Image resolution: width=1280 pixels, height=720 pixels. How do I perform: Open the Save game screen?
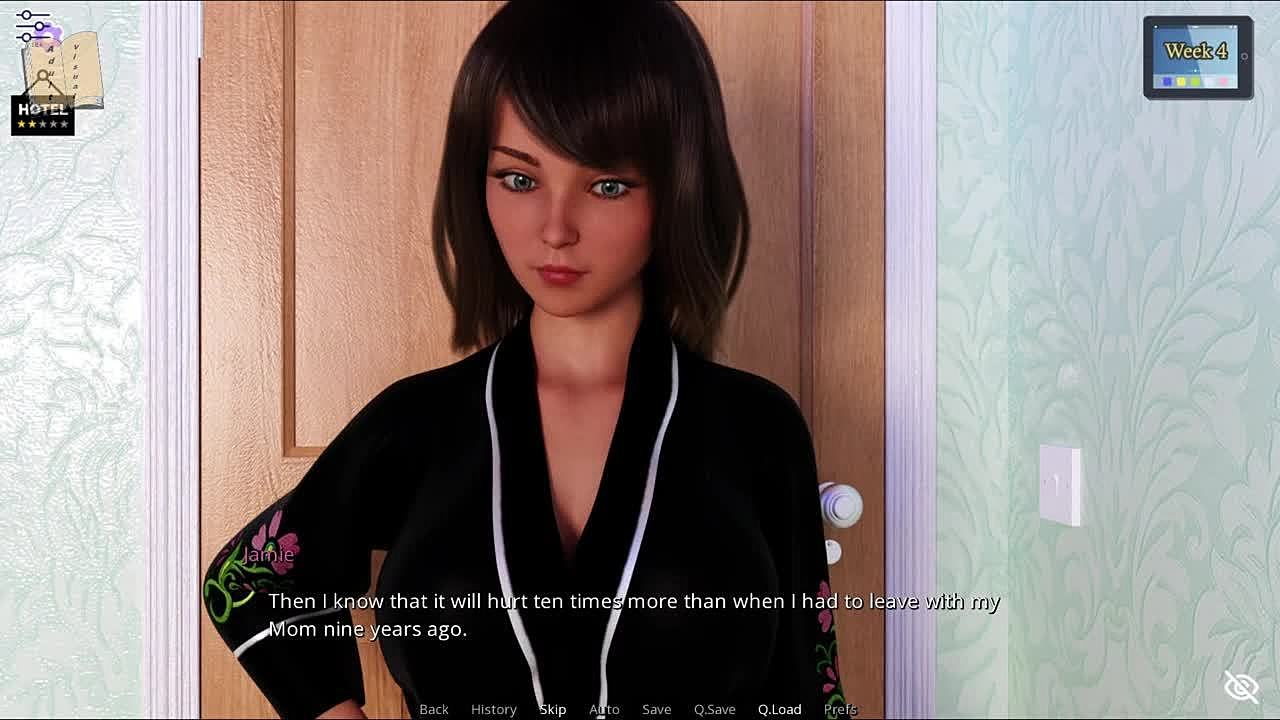click(656, 709)
